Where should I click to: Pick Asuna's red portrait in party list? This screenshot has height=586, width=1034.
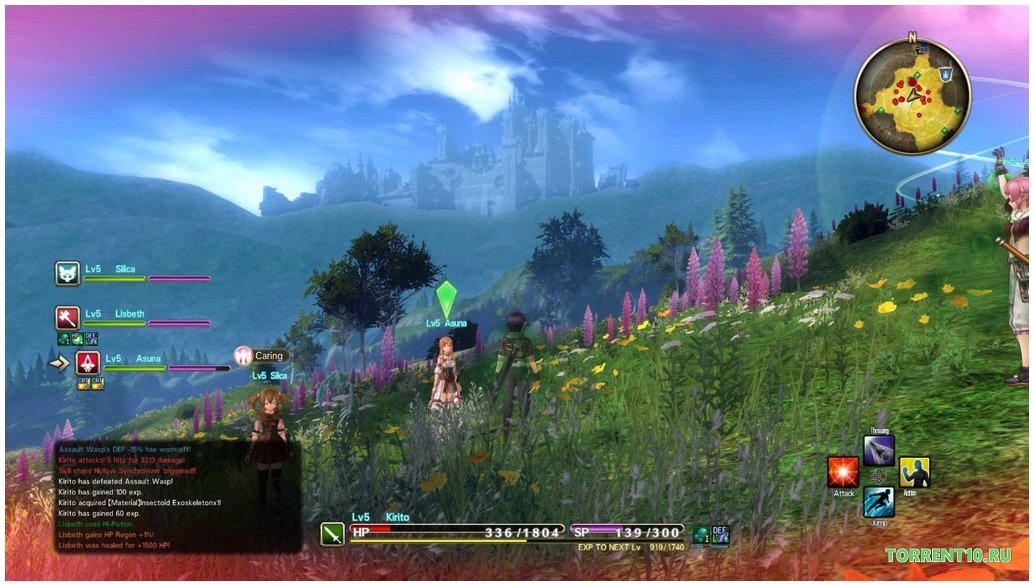pos(88,363)
